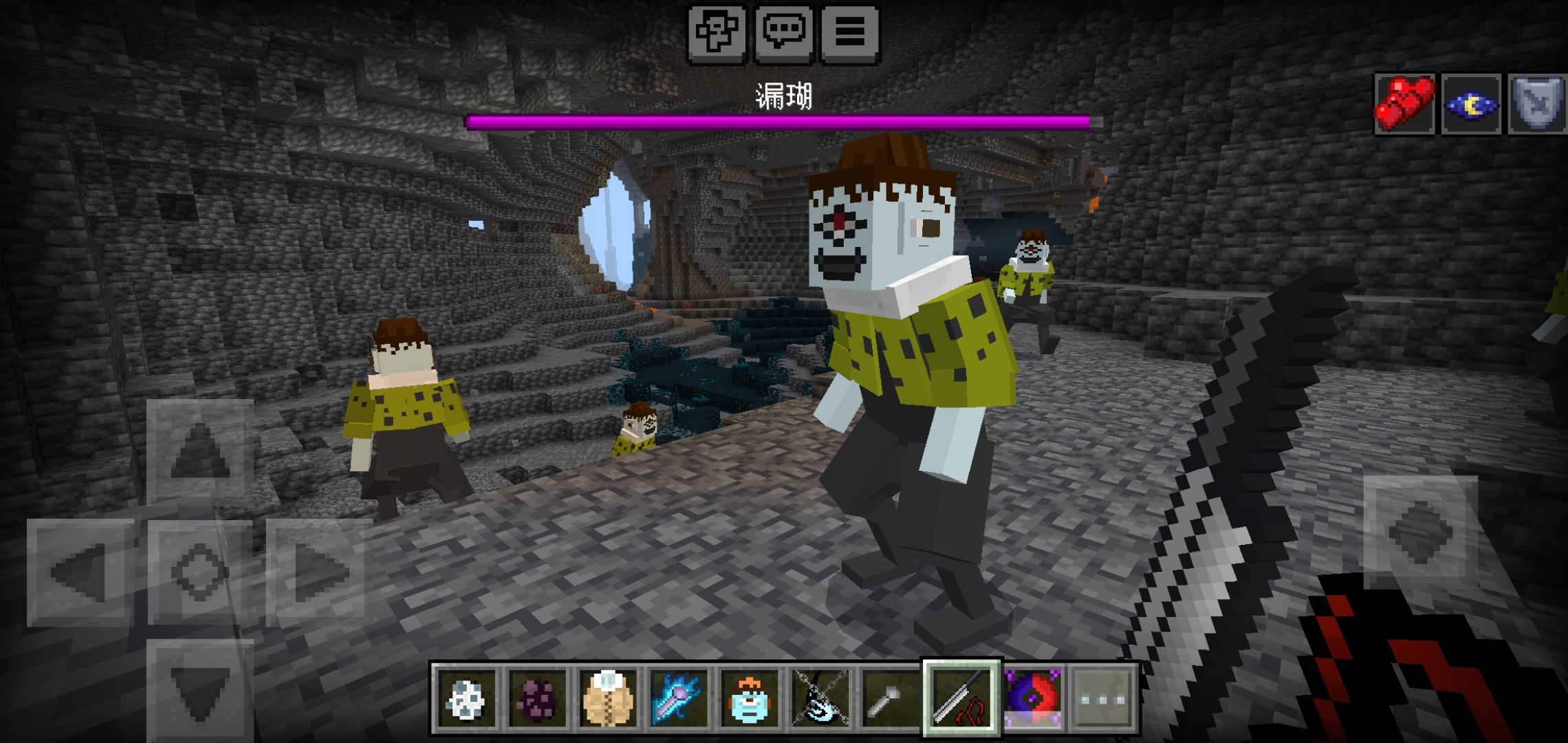Open the chat speech bubble
The width and height of the screenshot is (1568, 743).
(x=783, y=32)
